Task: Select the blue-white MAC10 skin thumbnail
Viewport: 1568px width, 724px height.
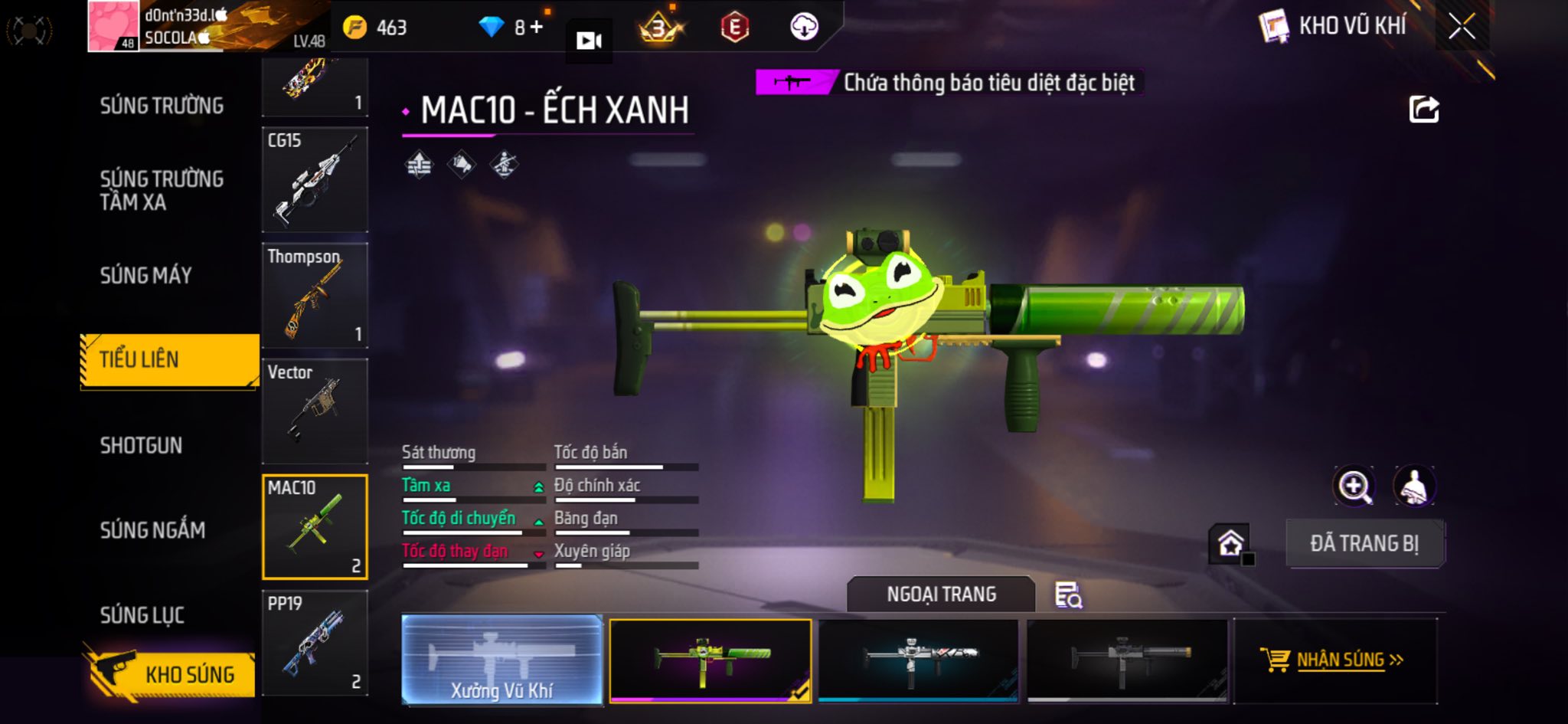Action: coord(918,660)
